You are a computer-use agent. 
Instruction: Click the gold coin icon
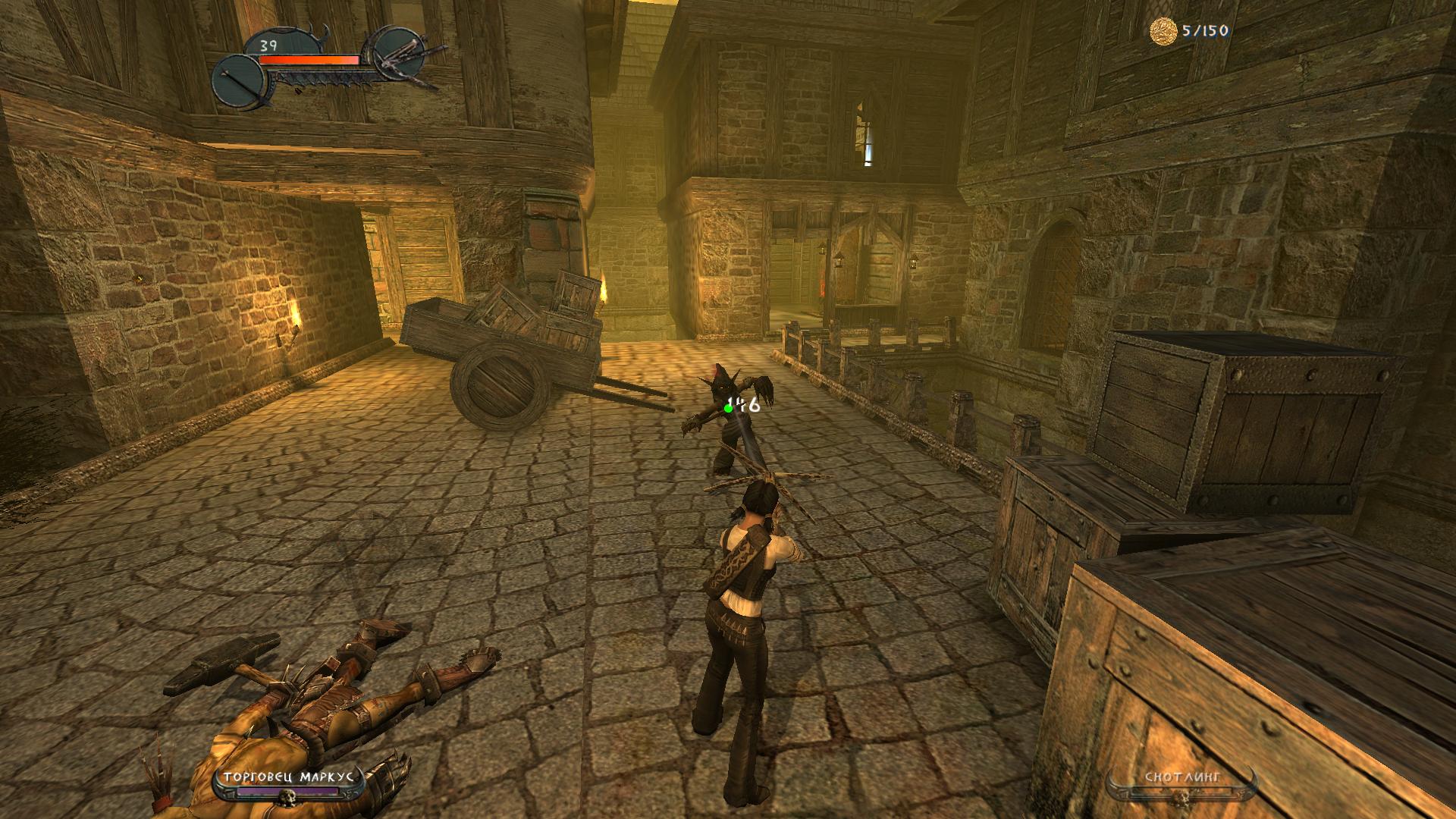tap(1163, 31)
